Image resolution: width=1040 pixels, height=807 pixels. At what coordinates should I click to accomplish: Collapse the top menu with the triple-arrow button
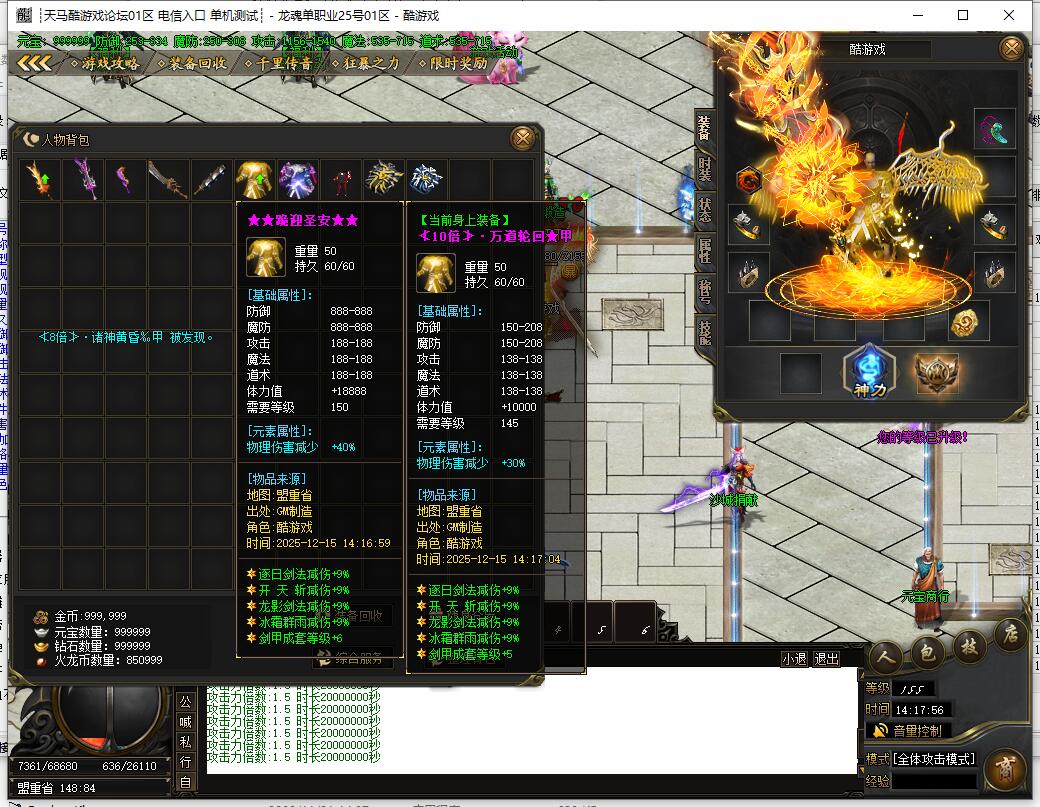tap(34, 63)
